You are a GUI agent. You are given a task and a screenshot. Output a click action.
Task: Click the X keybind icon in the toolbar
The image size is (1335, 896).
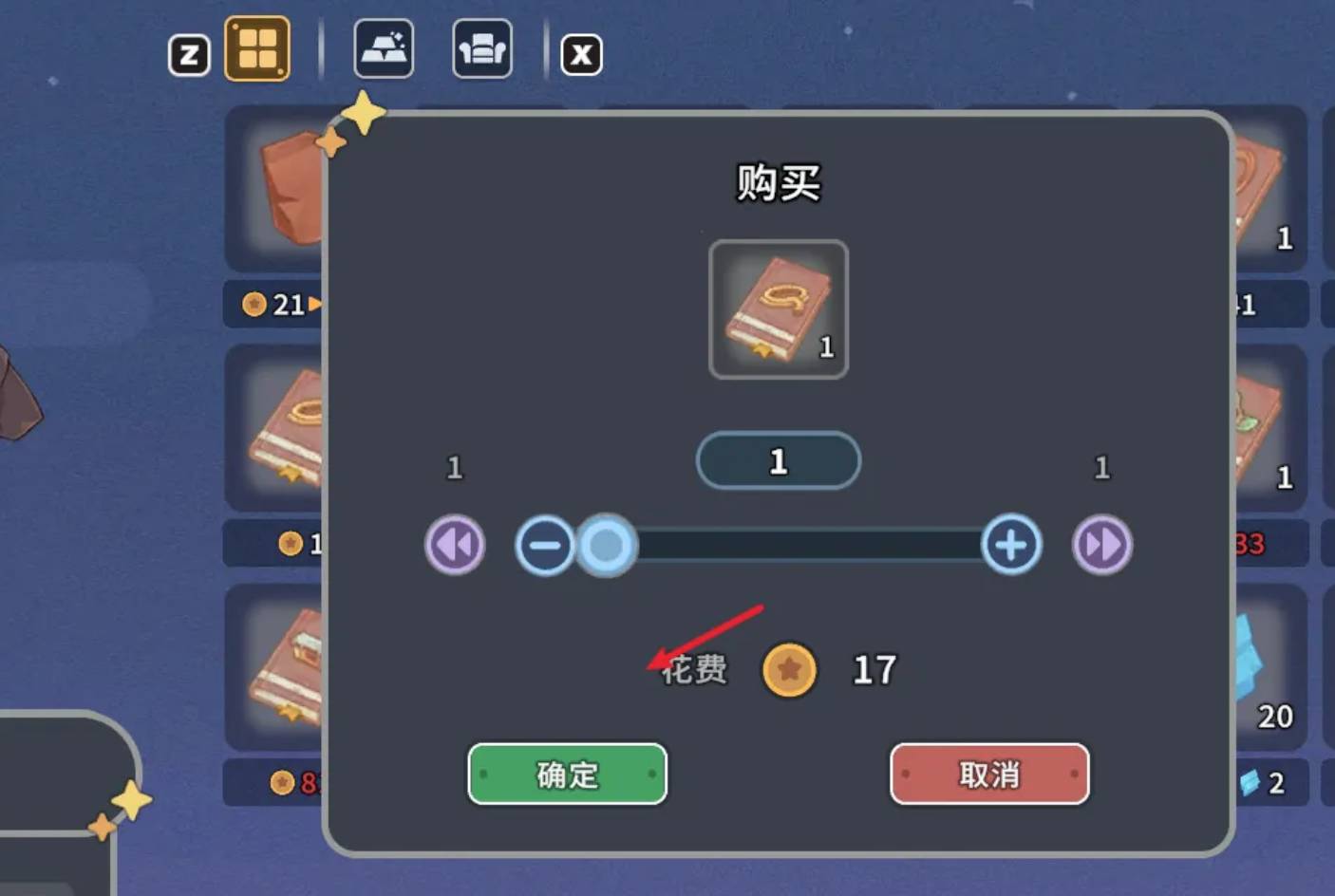pyautogui.click(x=582, y=55)
